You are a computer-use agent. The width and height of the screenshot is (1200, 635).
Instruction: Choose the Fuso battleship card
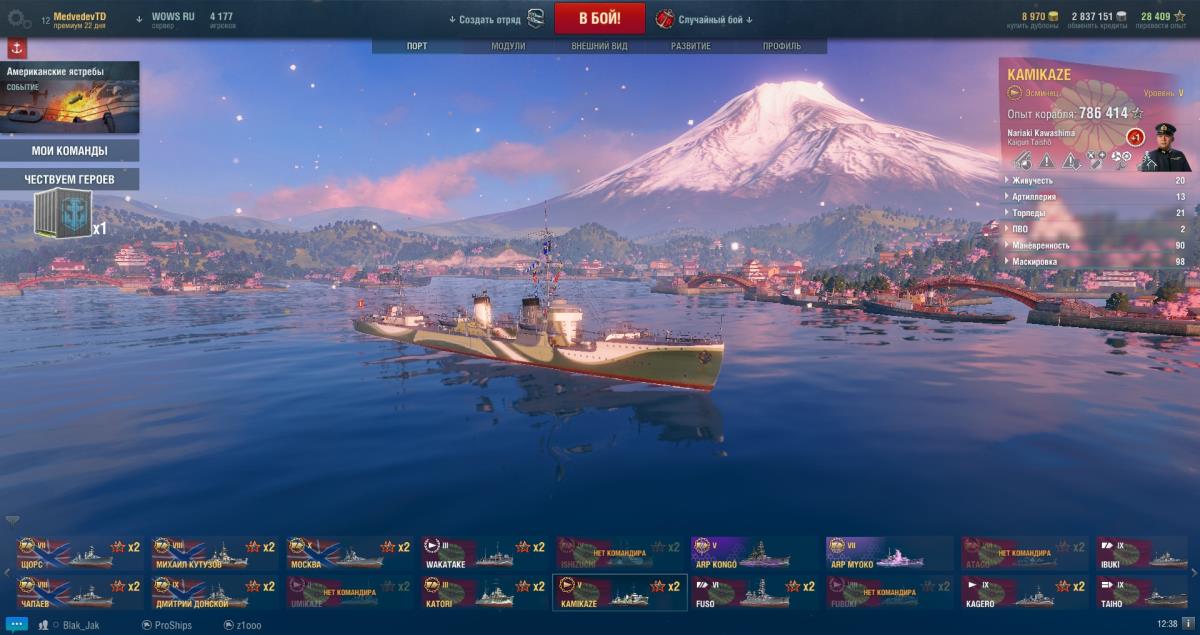pos(755,592)
